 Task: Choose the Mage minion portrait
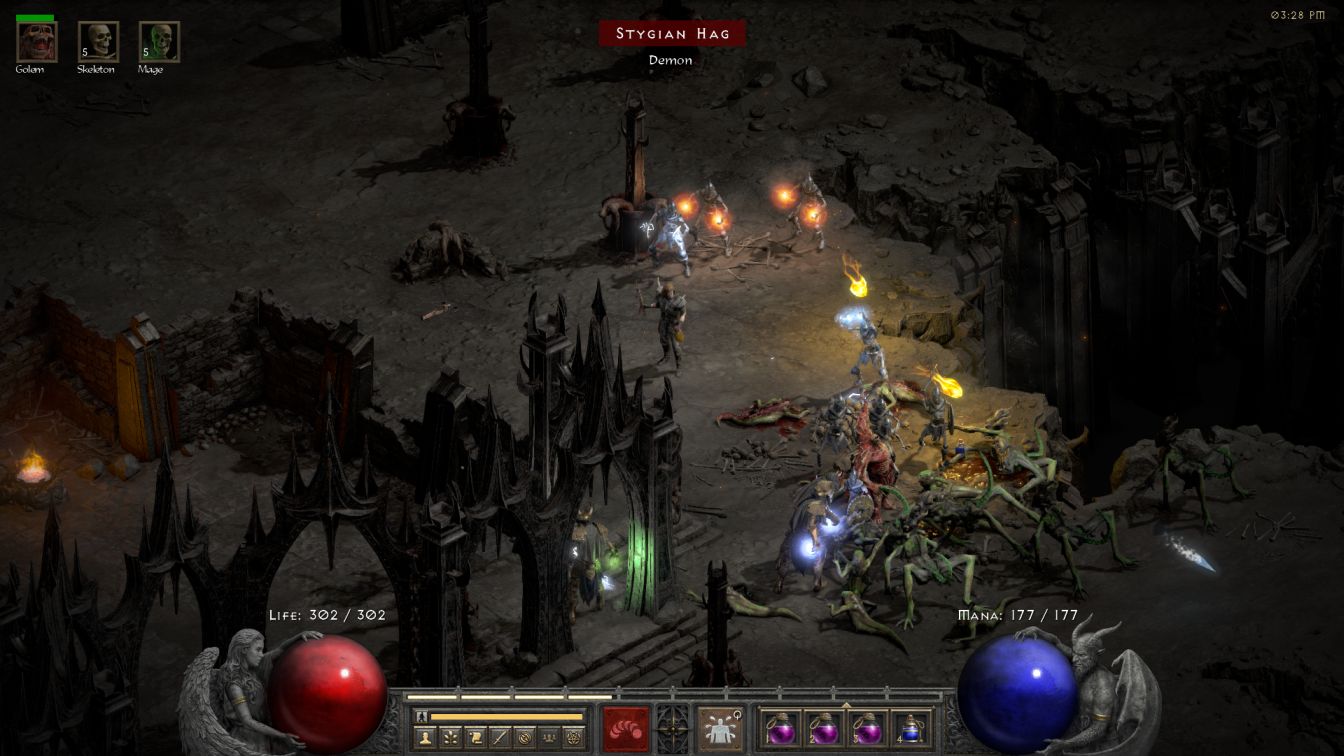[x=159, y=41]
